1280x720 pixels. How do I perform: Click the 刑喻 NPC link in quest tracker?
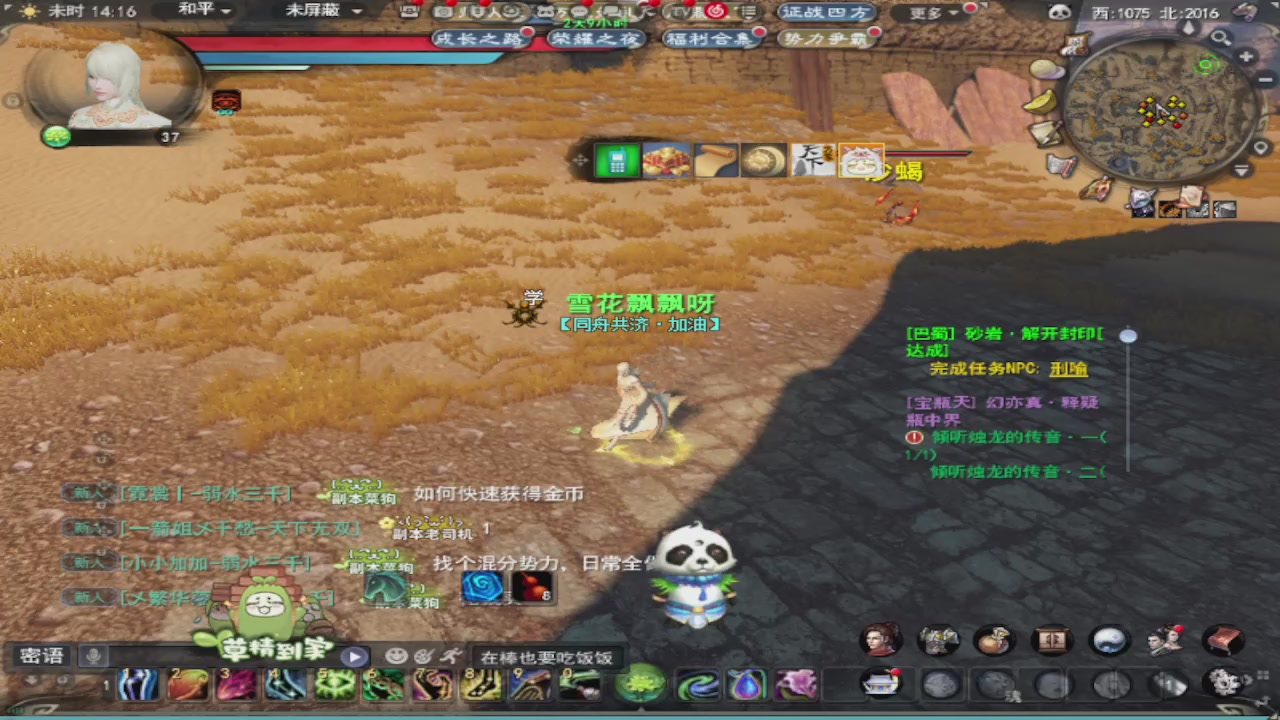click(1070, 368)
